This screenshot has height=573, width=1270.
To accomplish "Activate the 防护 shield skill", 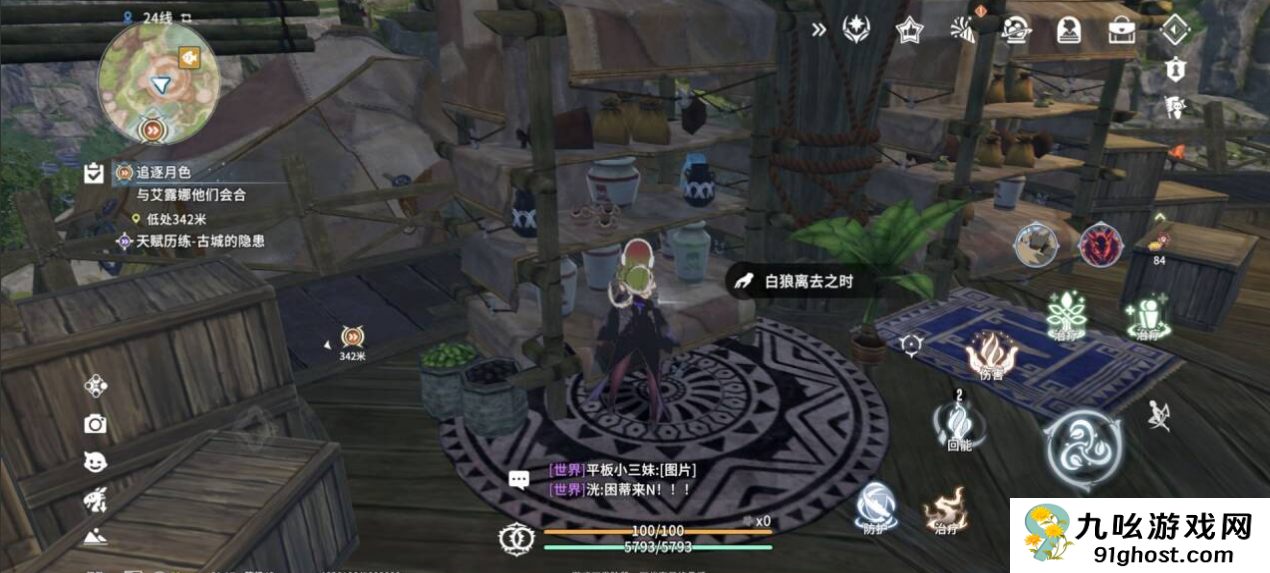I will (x=877, y=503).
